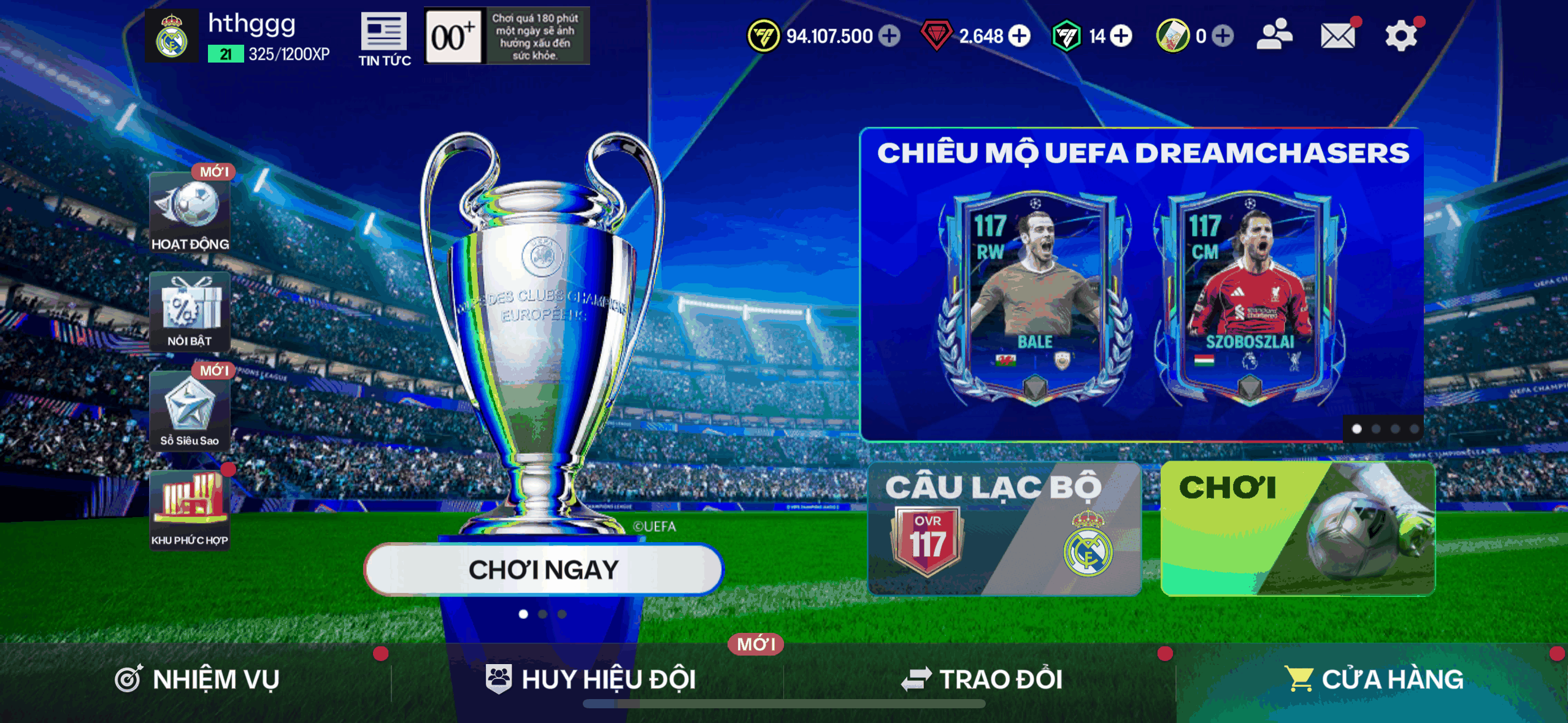The height and width of the screenshot is (723, 1568).
Task: Add more red gems with plus button
Action: point(1020,36)
